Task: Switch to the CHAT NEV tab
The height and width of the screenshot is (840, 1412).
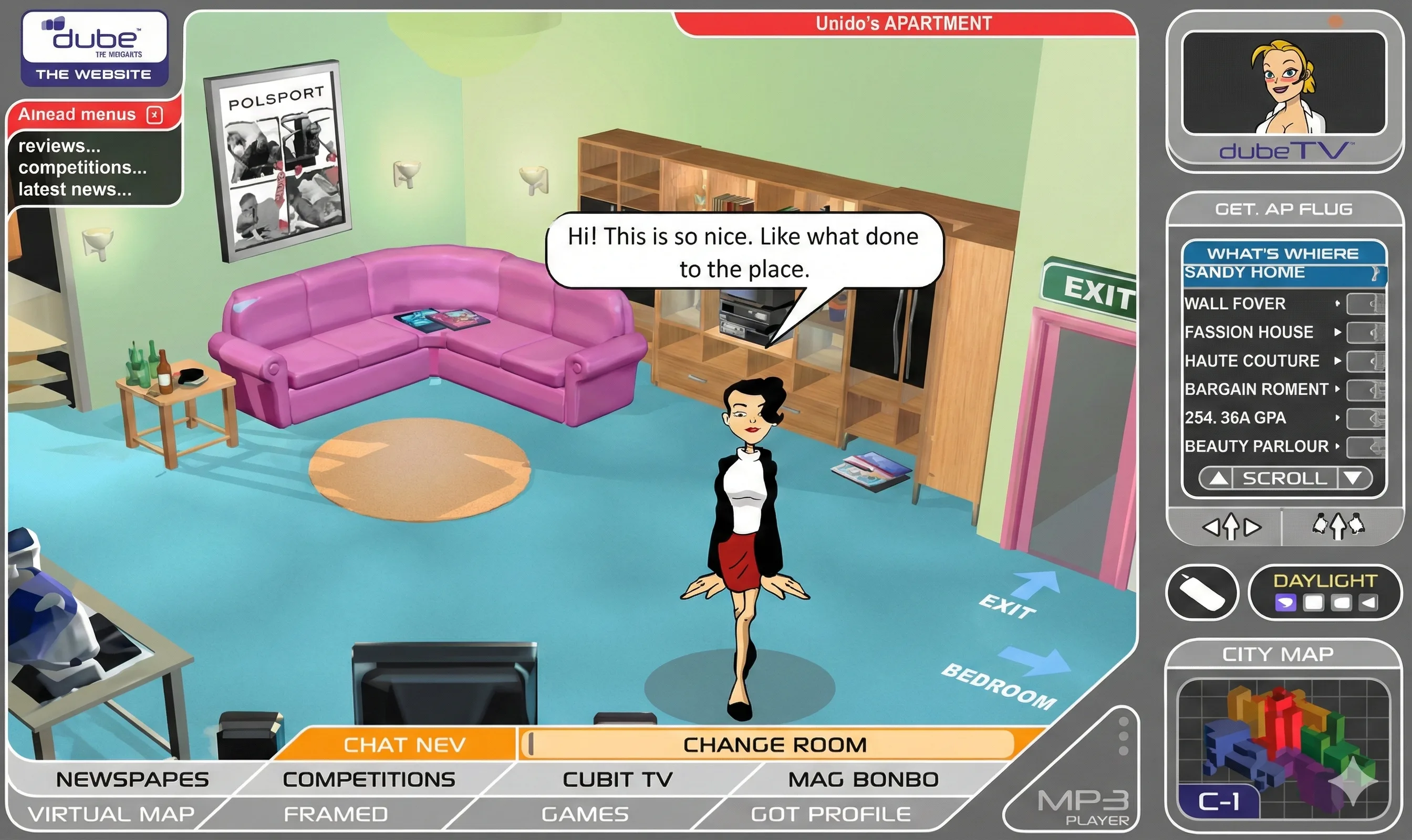Action: pyautogui.click(x=405, y=744)
